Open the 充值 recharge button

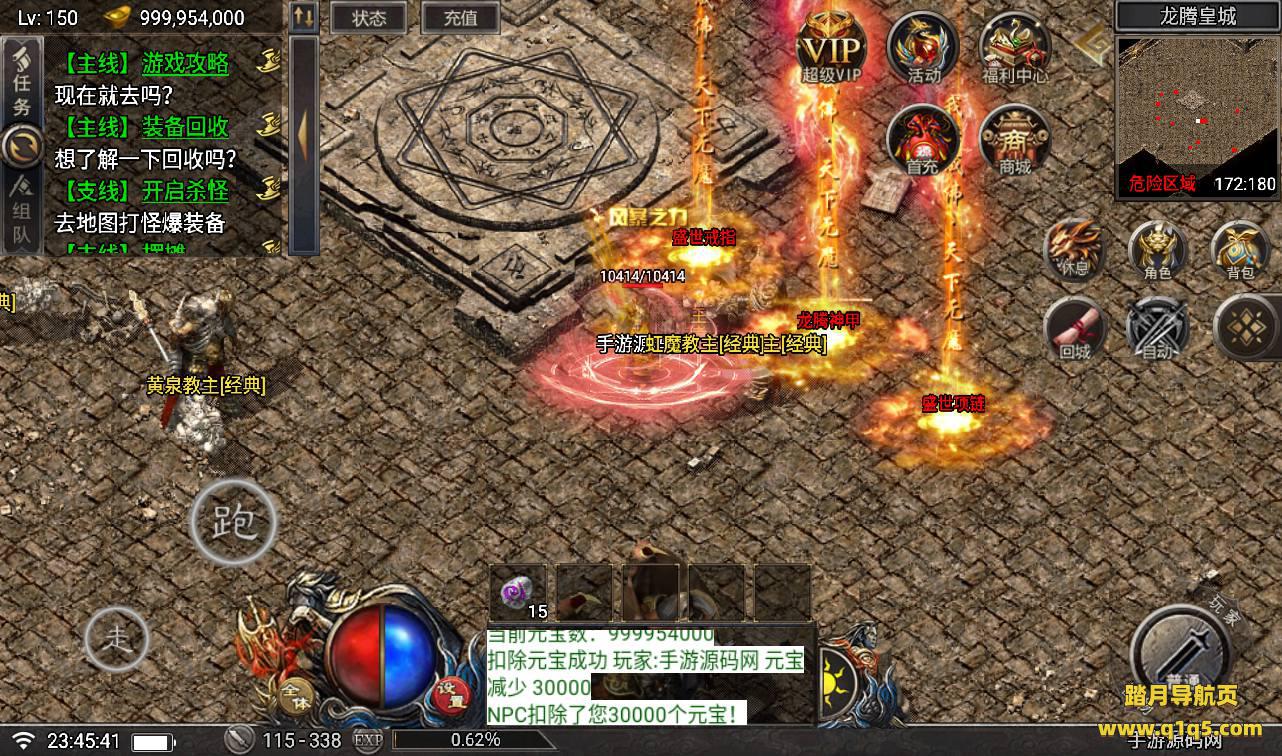(x=460, y=18)
